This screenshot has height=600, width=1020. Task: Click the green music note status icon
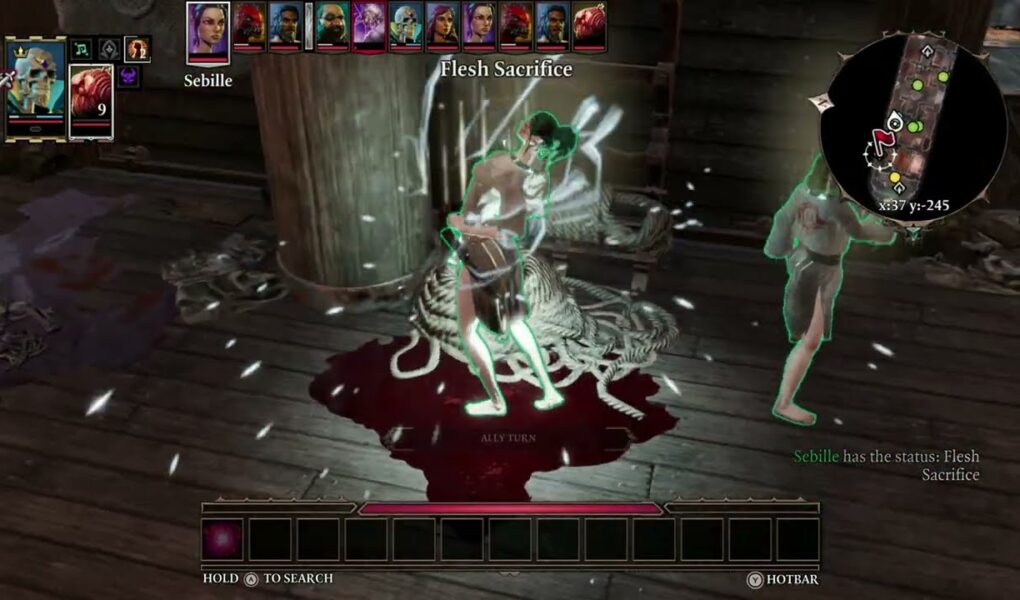82,48
